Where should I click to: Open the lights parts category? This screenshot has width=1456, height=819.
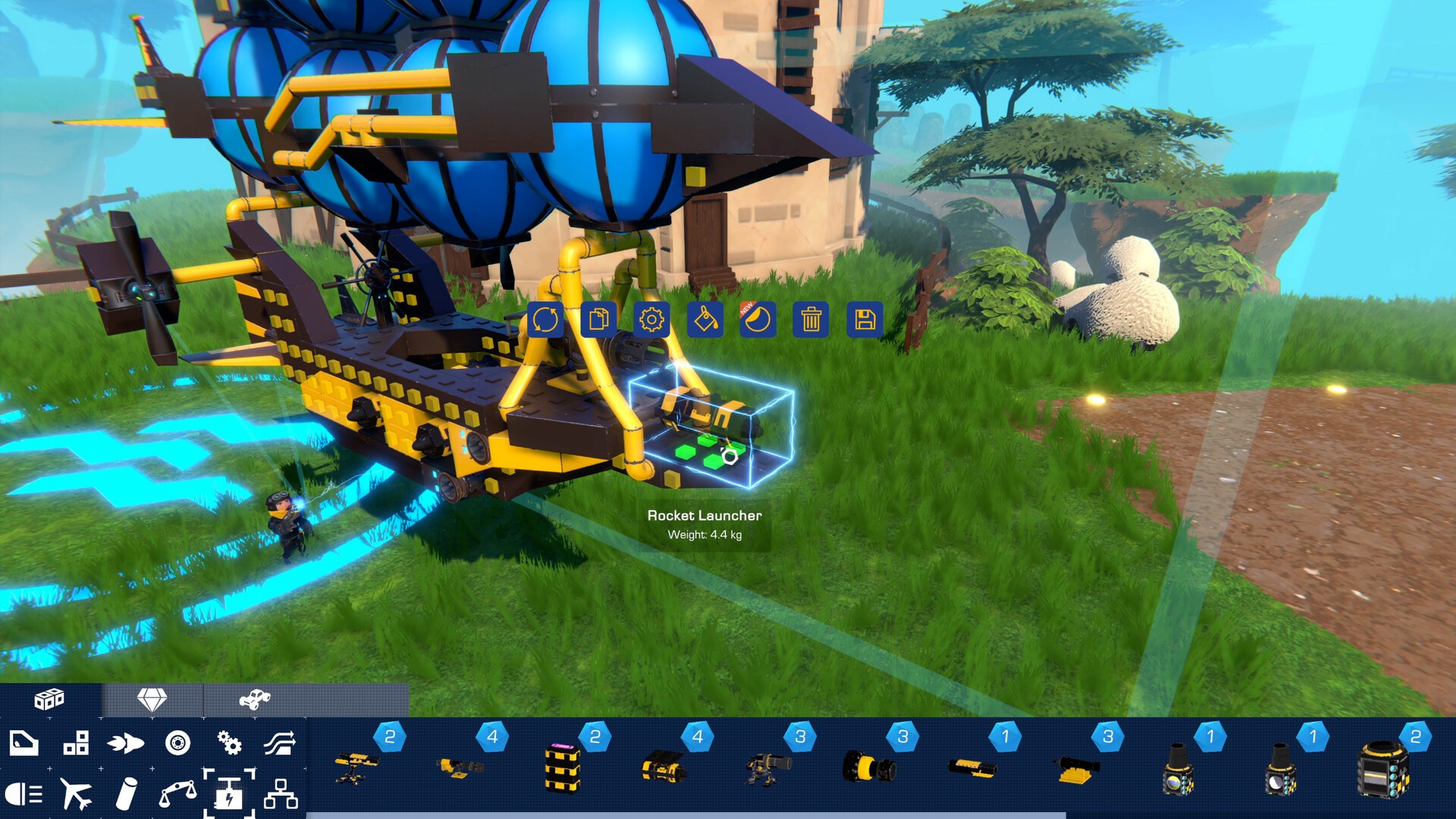23,794
